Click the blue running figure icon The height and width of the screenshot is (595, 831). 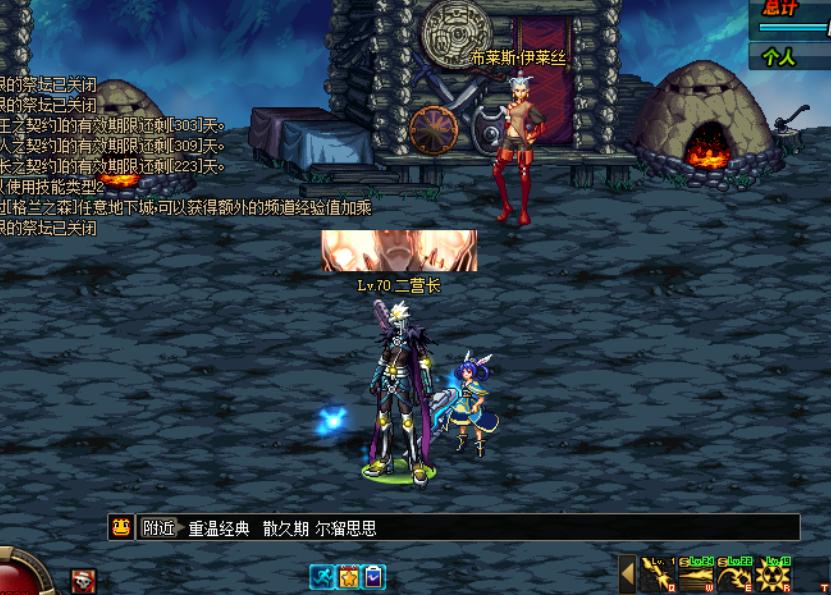pos(321,577)
